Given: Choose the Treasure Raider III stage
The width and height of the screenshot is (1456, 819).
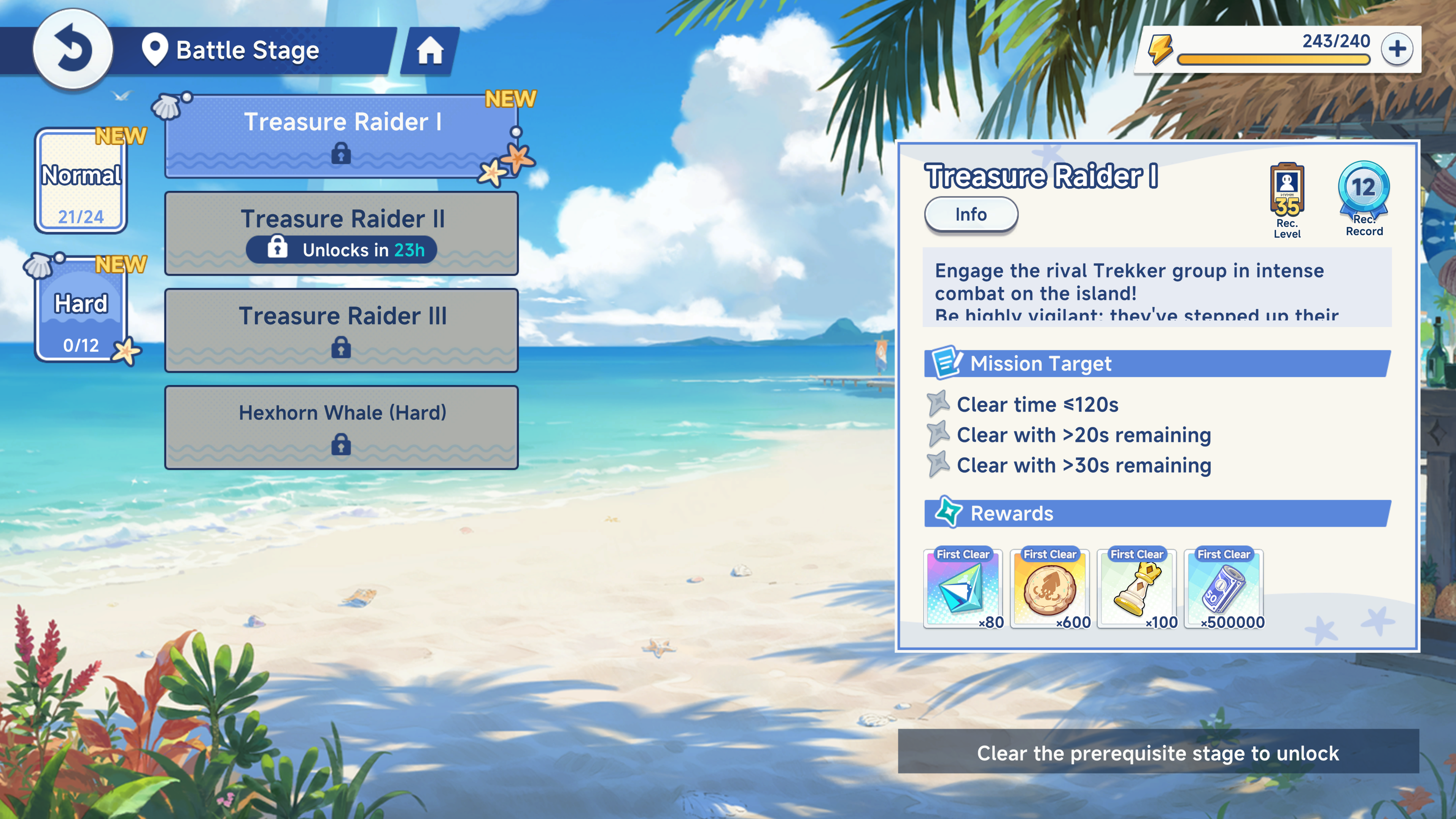Looking at the screenshot, I should tap(341, 331).
